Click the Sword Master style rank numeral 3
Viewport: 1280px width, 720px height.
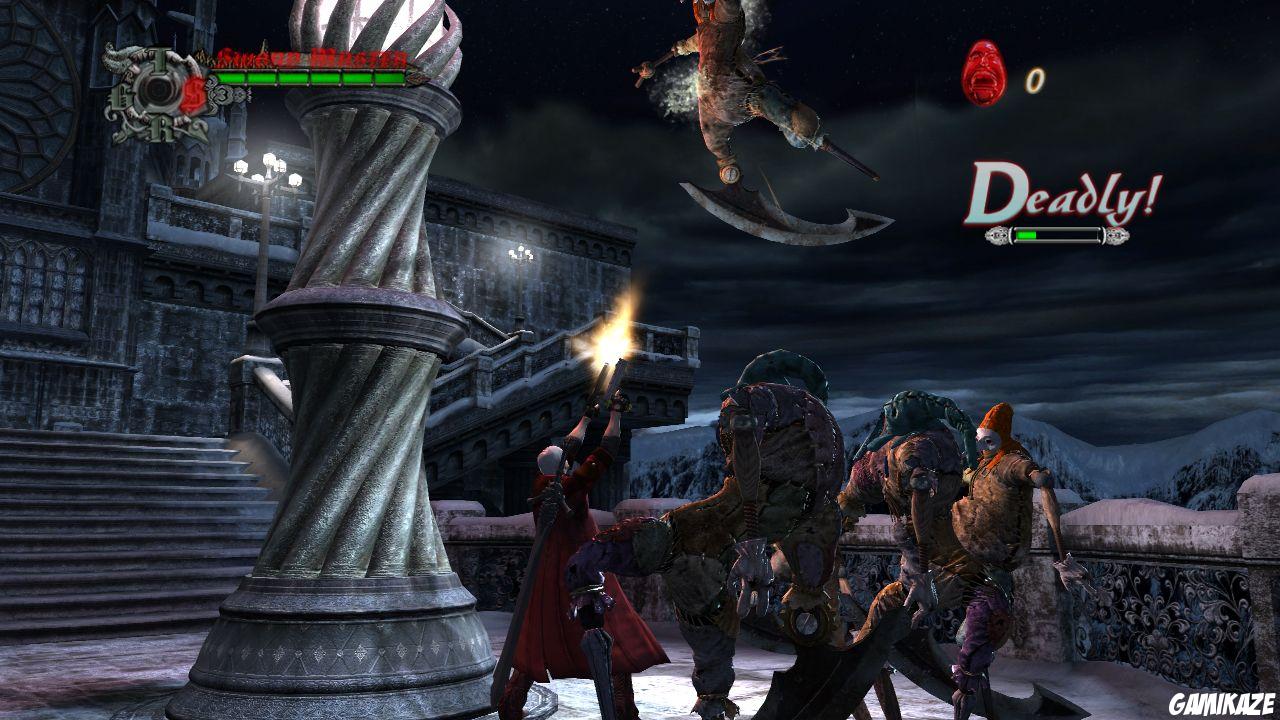click(224, 94)
